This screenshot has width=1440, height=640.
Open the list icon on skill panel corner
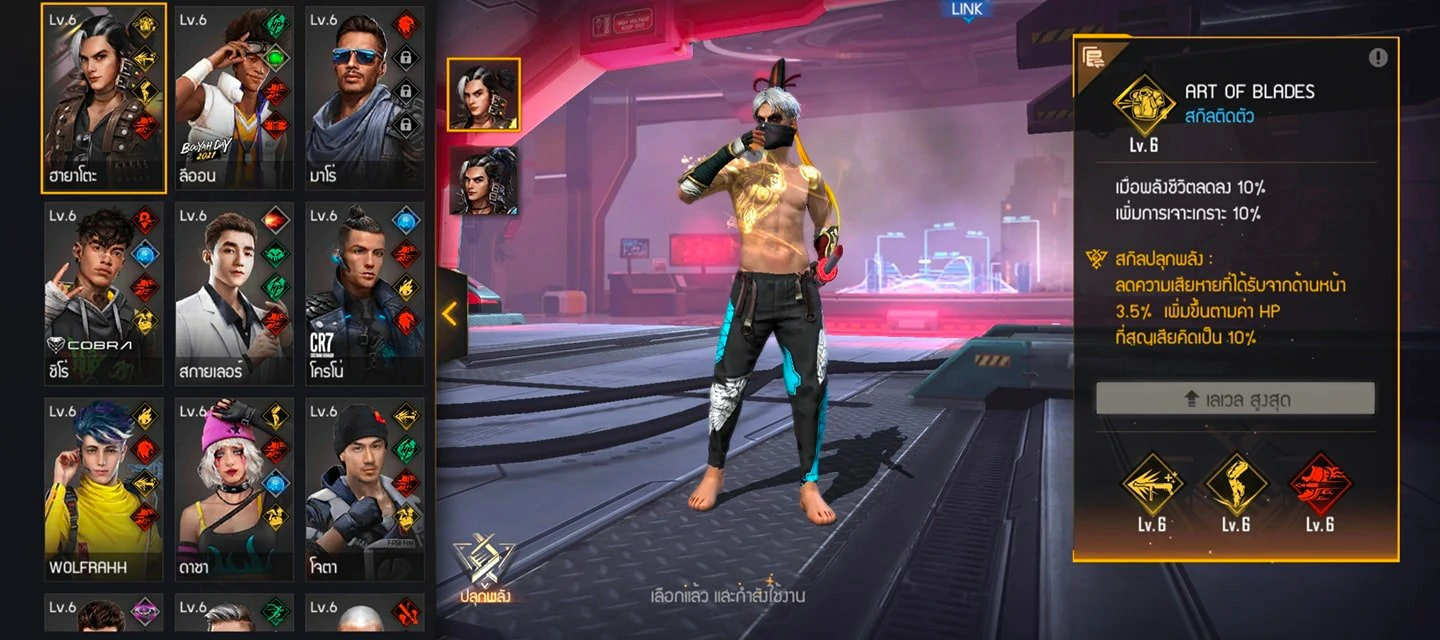pos(1093,57)
